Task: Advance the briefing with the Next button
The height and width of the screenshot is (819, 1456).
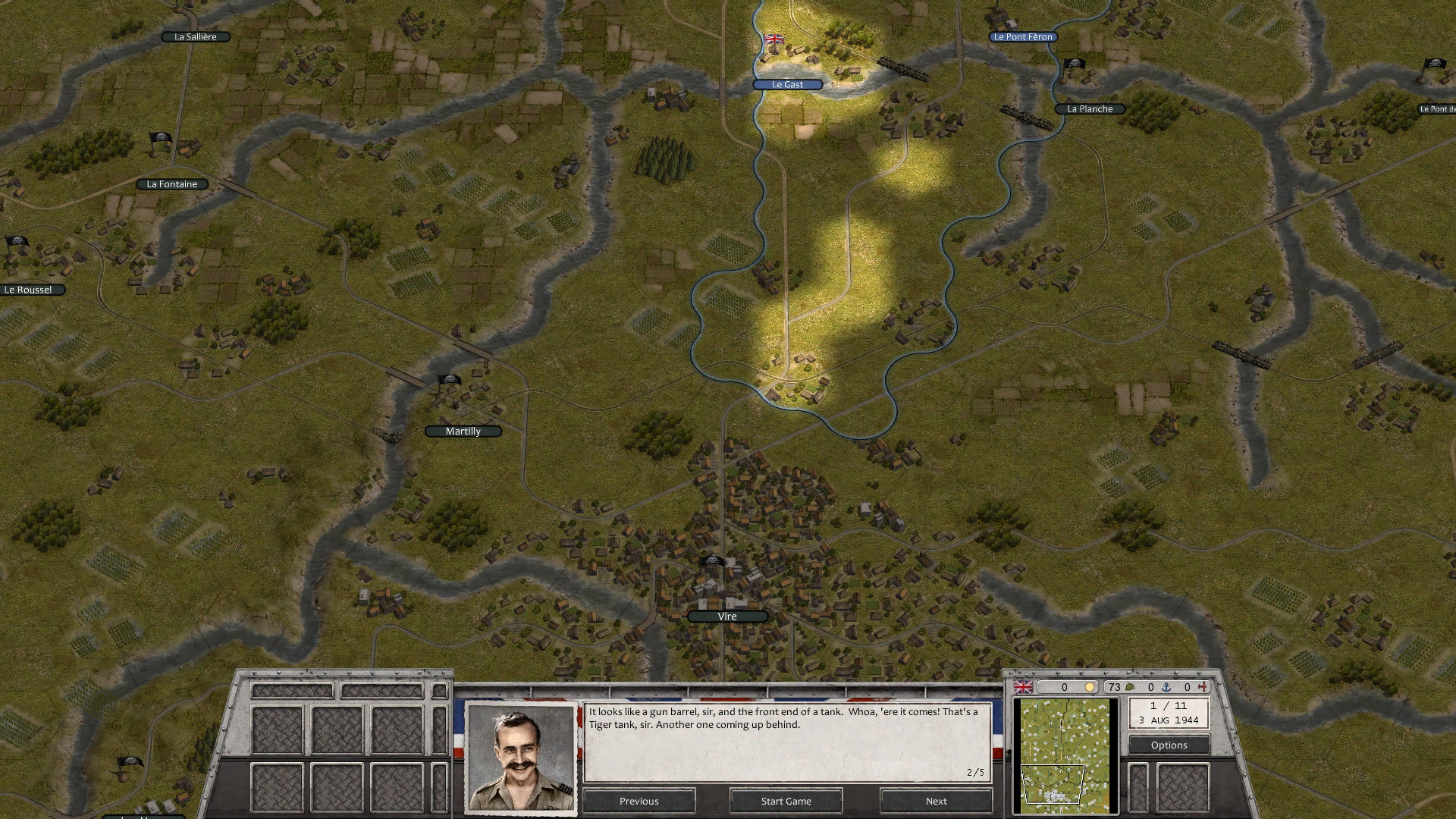Action: [x=935, y=801]
